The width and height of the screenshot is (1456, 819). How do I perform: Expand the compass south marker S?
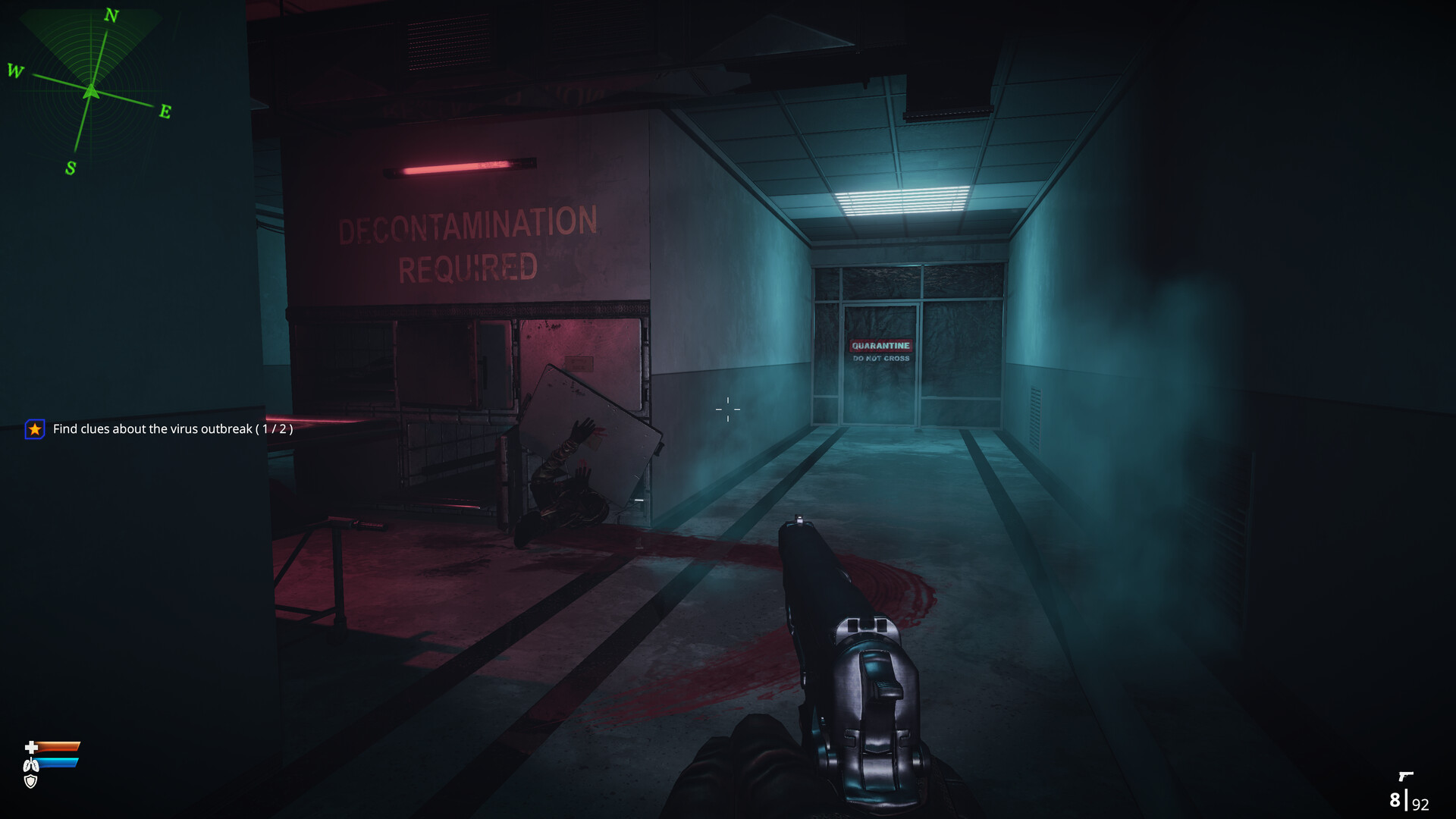pyautogui.click(x=70, y=168)
